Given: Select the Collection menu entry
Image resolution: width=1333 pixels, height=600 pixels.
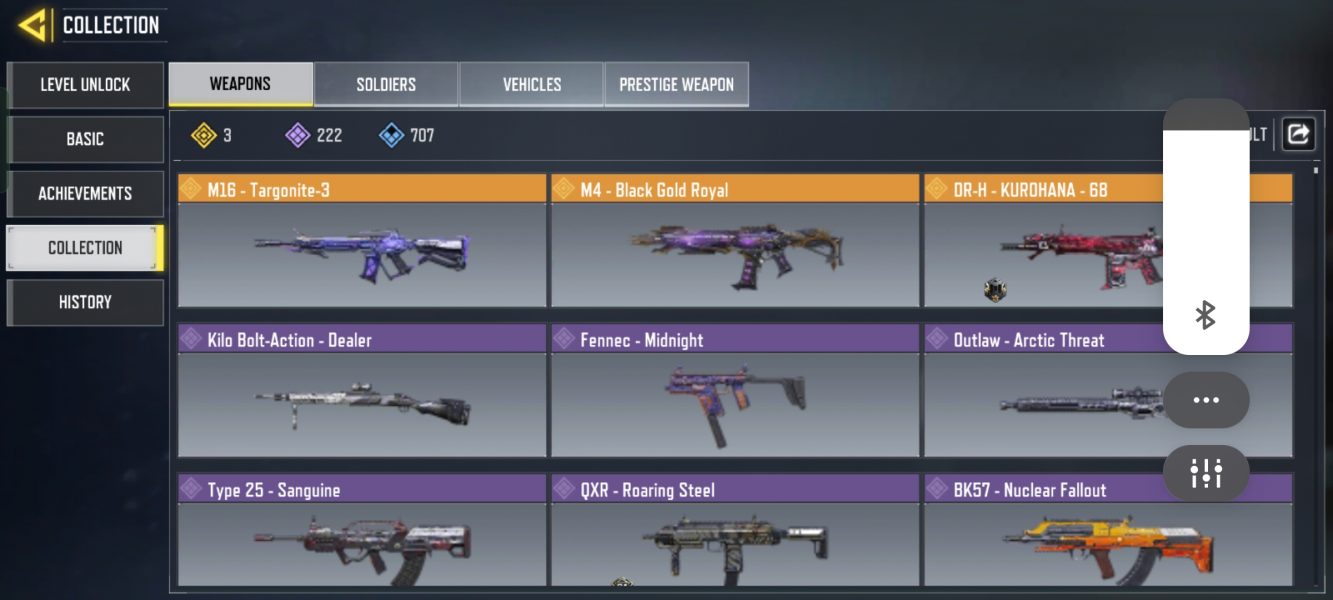Looking at the screenshot, I should [x=85, y=247].
